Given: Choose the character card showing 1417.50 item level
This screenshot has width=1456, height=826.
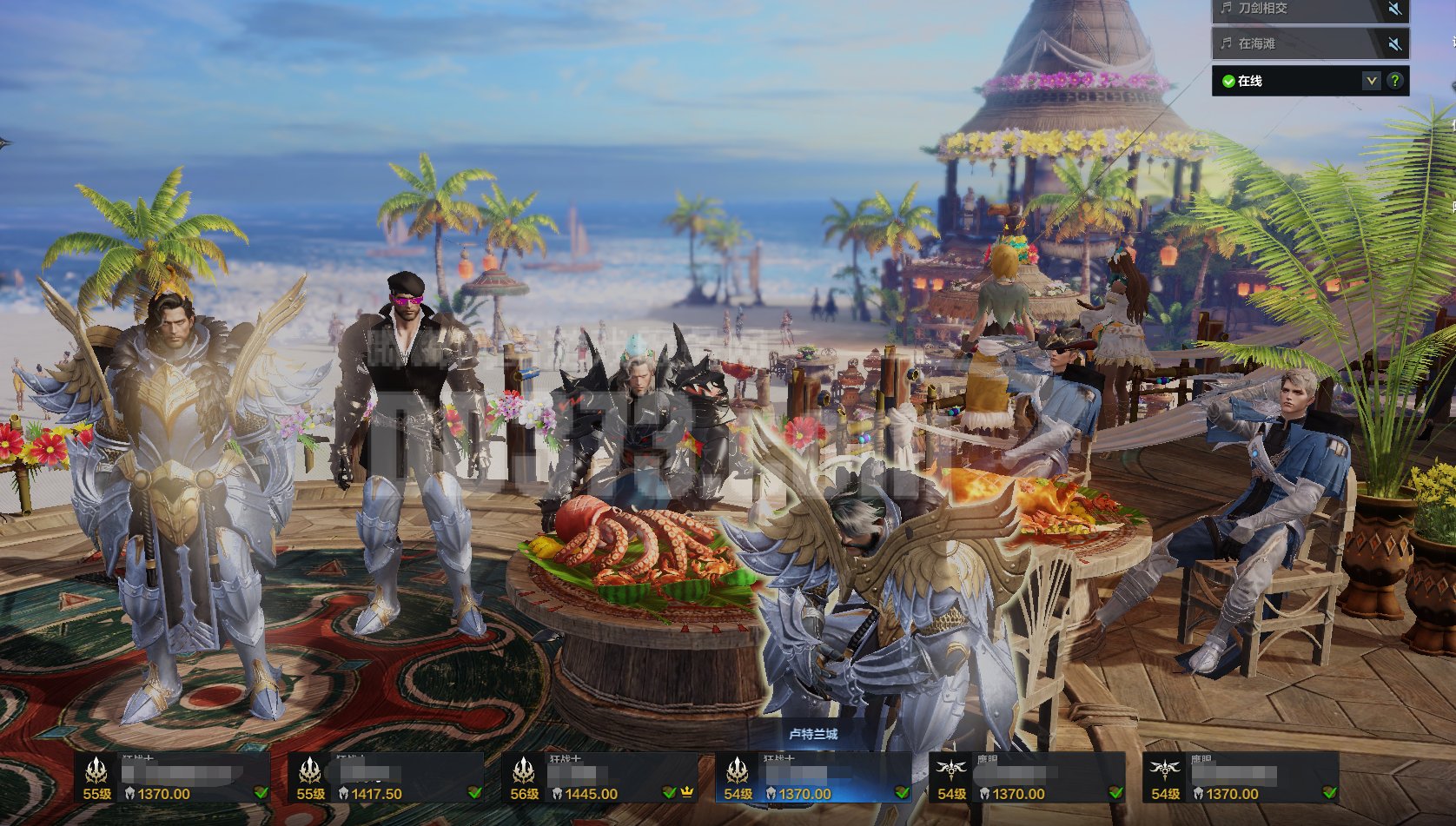Looking at the screenshot, I should click(386, 778).
